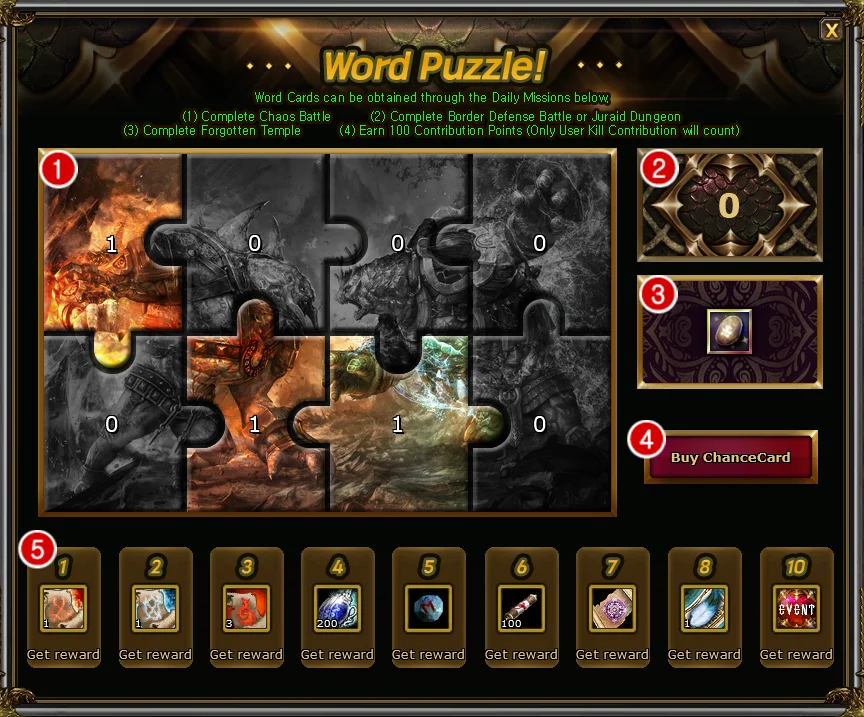Claim reward 6 with the red scroll
The height and width of the screenshot is (717, 864).
521,655
